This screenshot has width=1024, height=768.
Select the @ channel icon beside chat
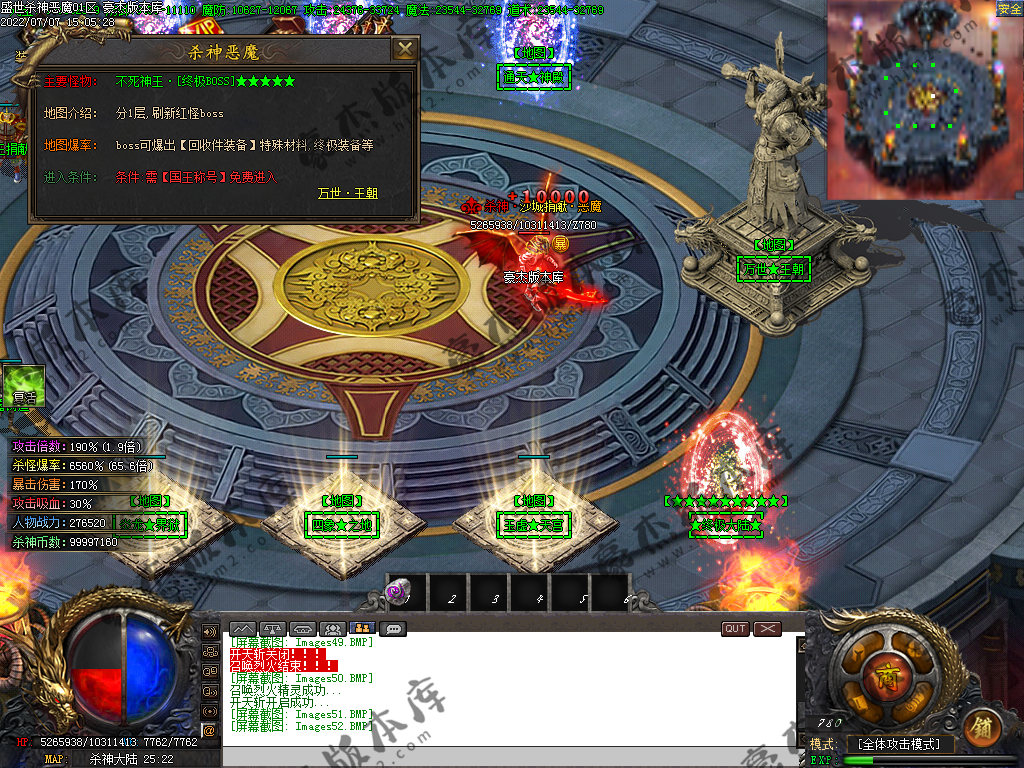(210, 731)
